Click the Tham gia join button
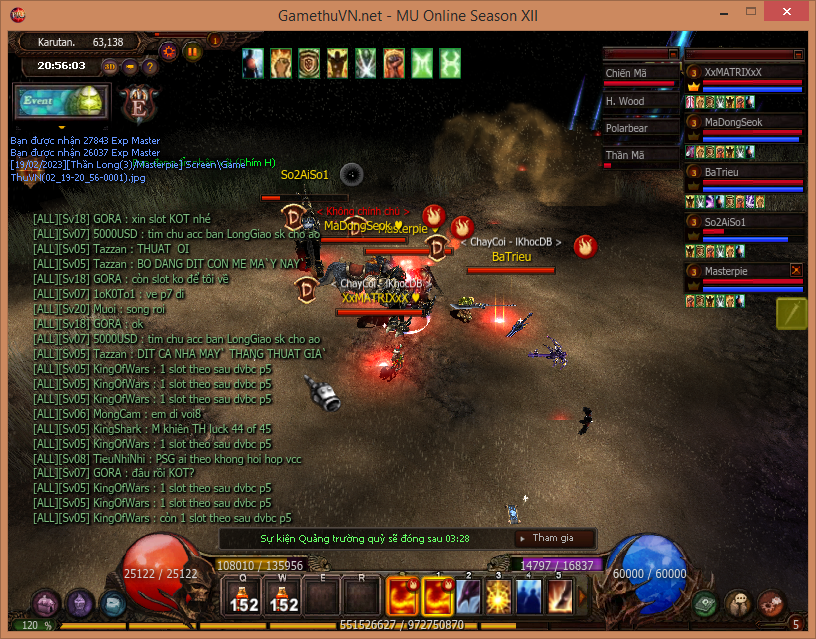This screenshot has height=639, width=816. [553, 538]
